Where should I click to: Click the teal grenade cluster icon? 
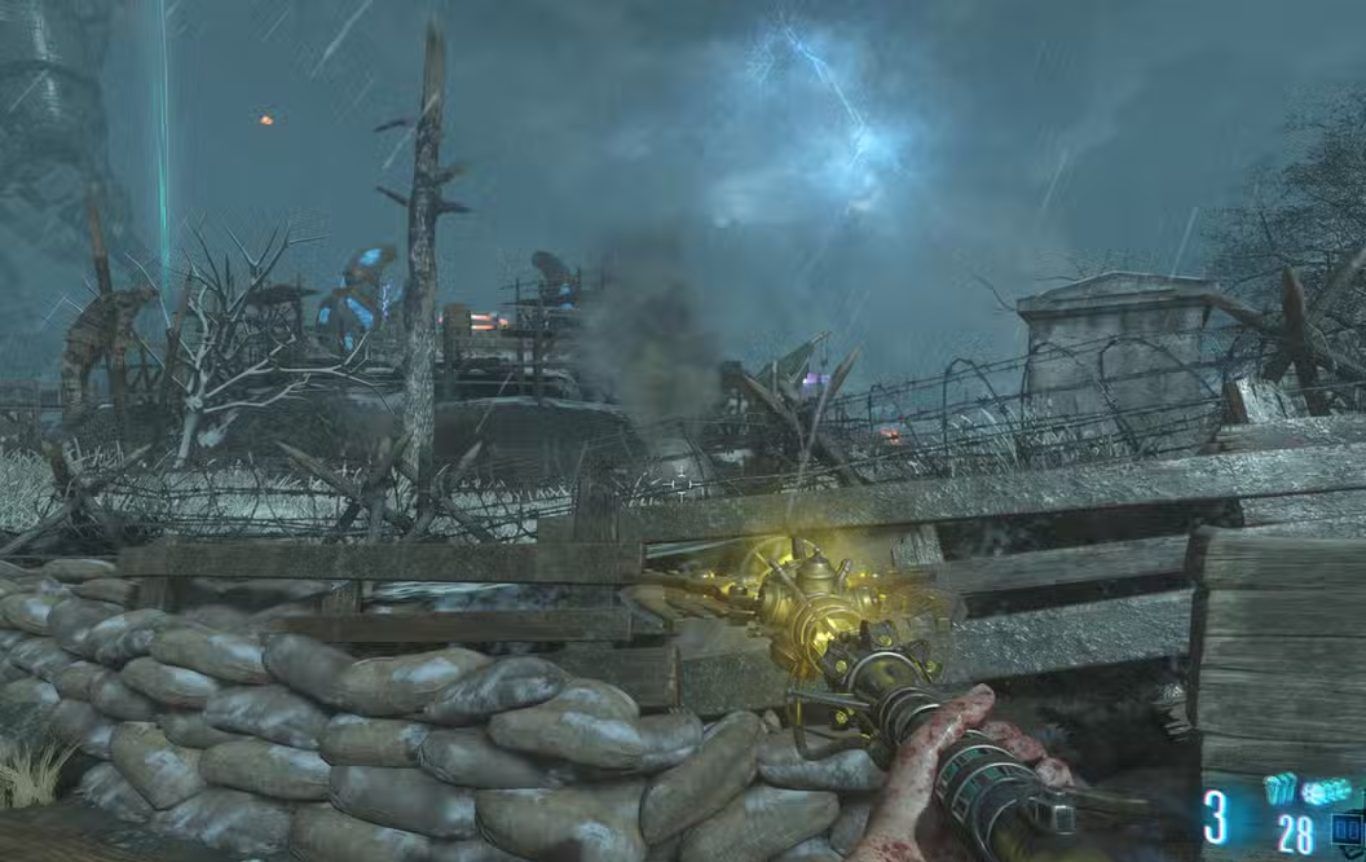click(1327, 791)
